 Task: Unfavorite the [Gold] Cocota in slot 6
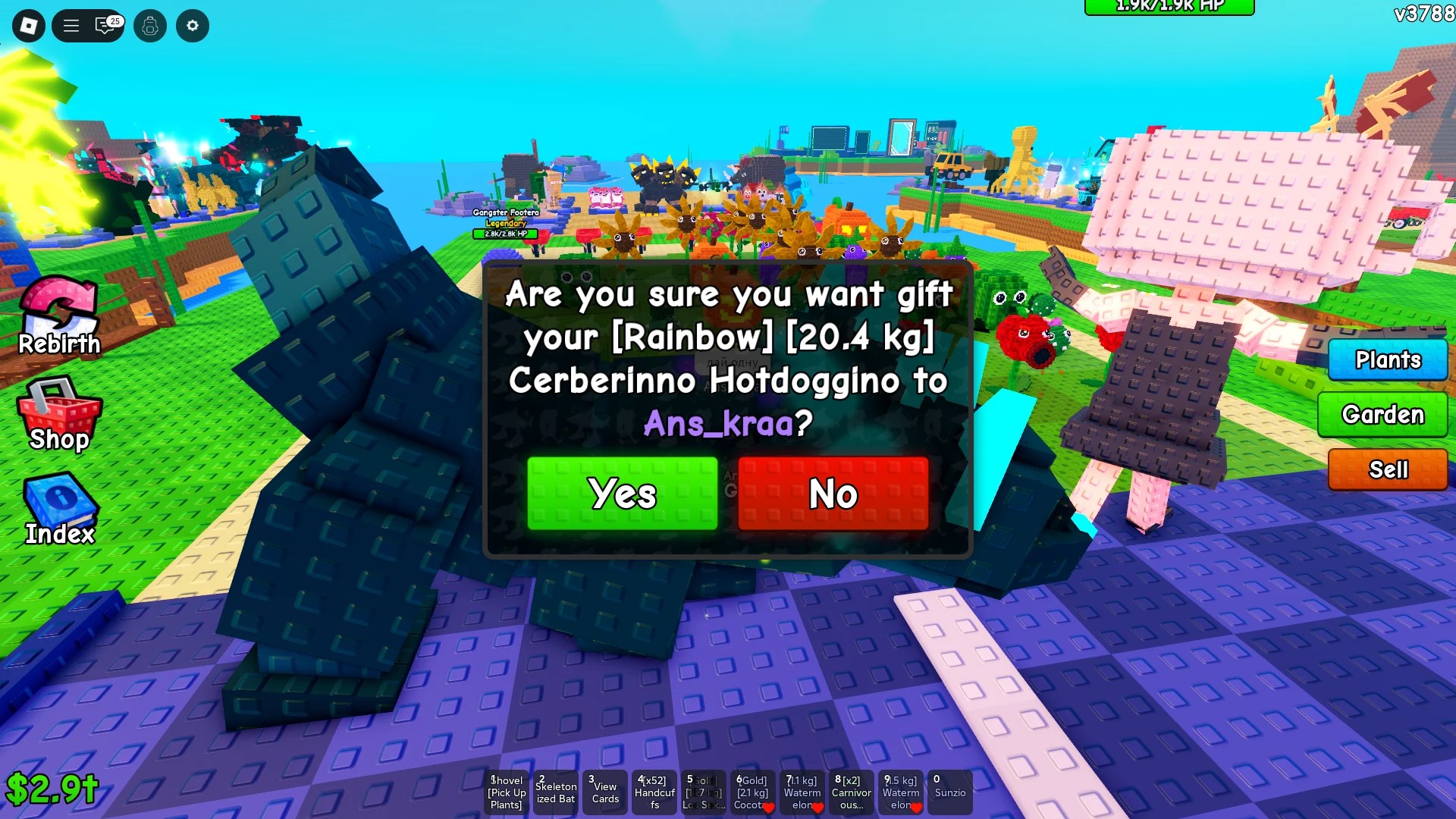pyautogui.click(x=770, y=808)
